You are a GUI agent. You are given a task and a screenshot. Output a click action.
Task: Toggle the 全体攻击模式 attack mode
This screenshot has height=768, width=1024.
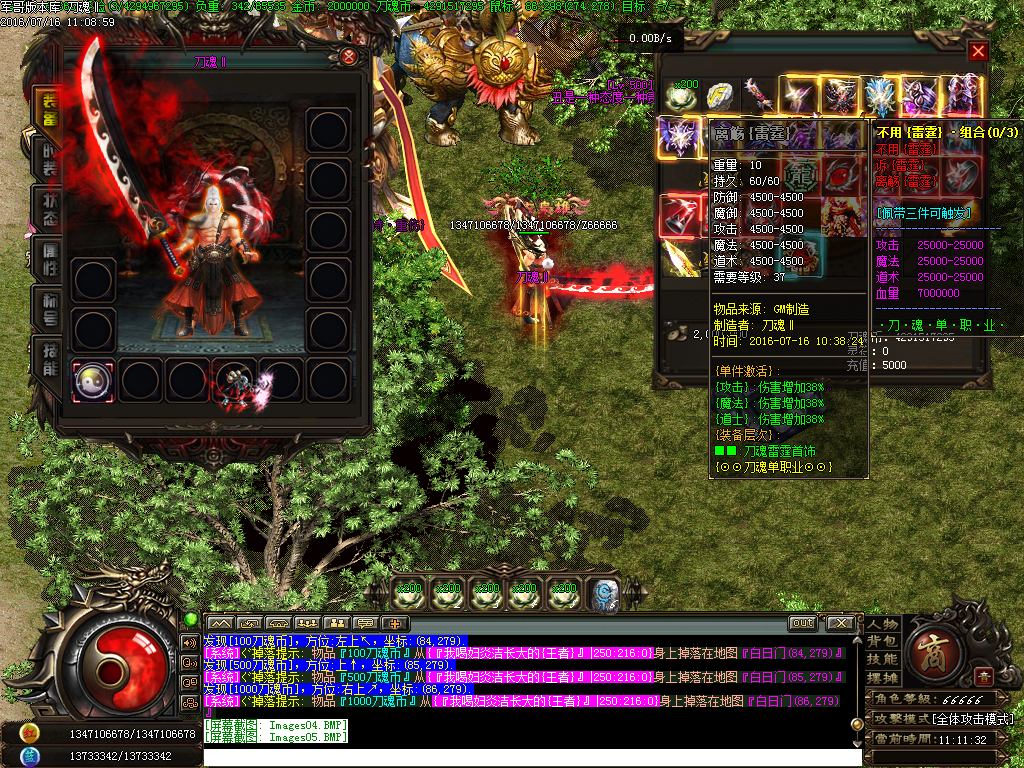pyautogui.click(x=972, y=719)
